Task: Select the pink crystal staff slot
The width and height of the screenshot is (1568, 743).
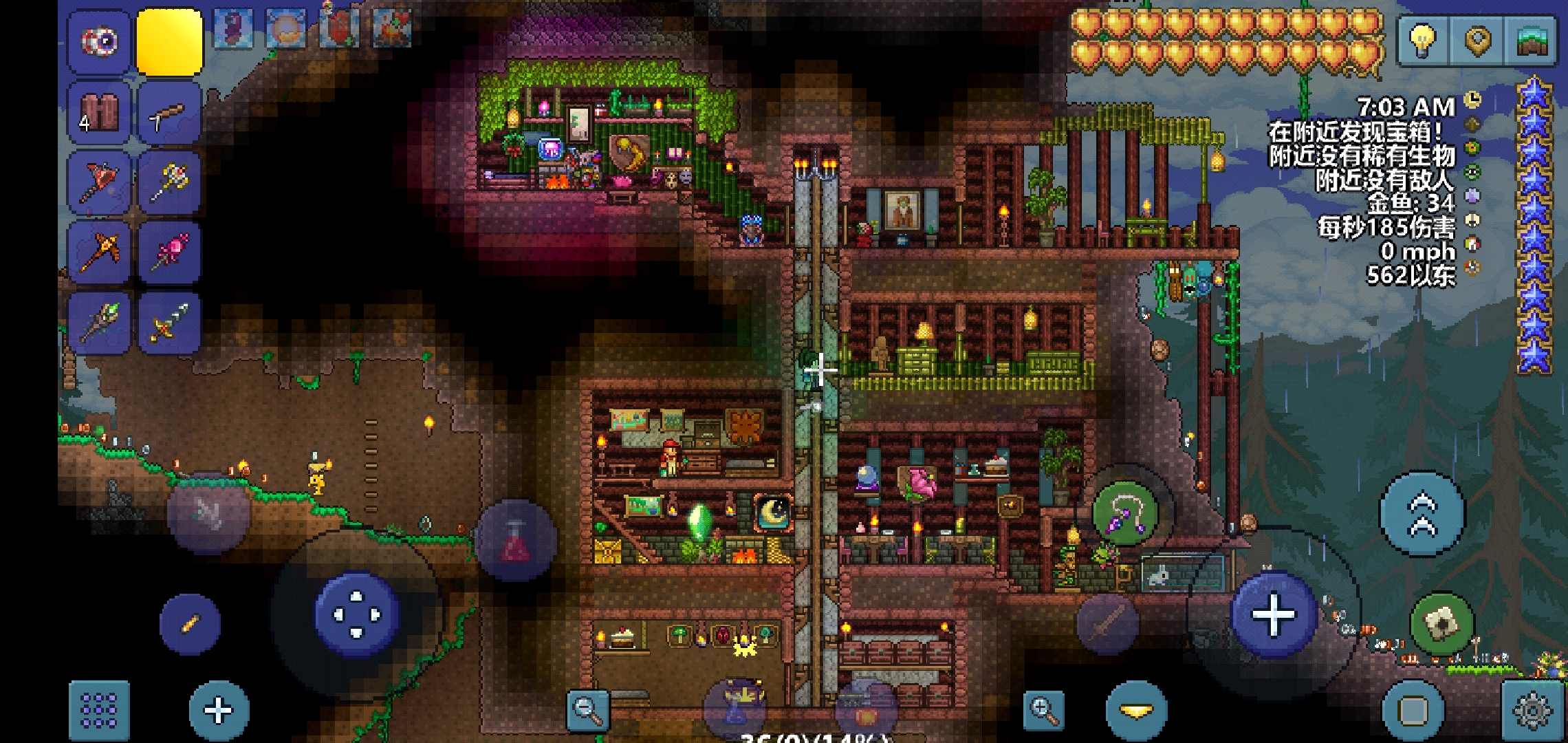Action: 169,252
